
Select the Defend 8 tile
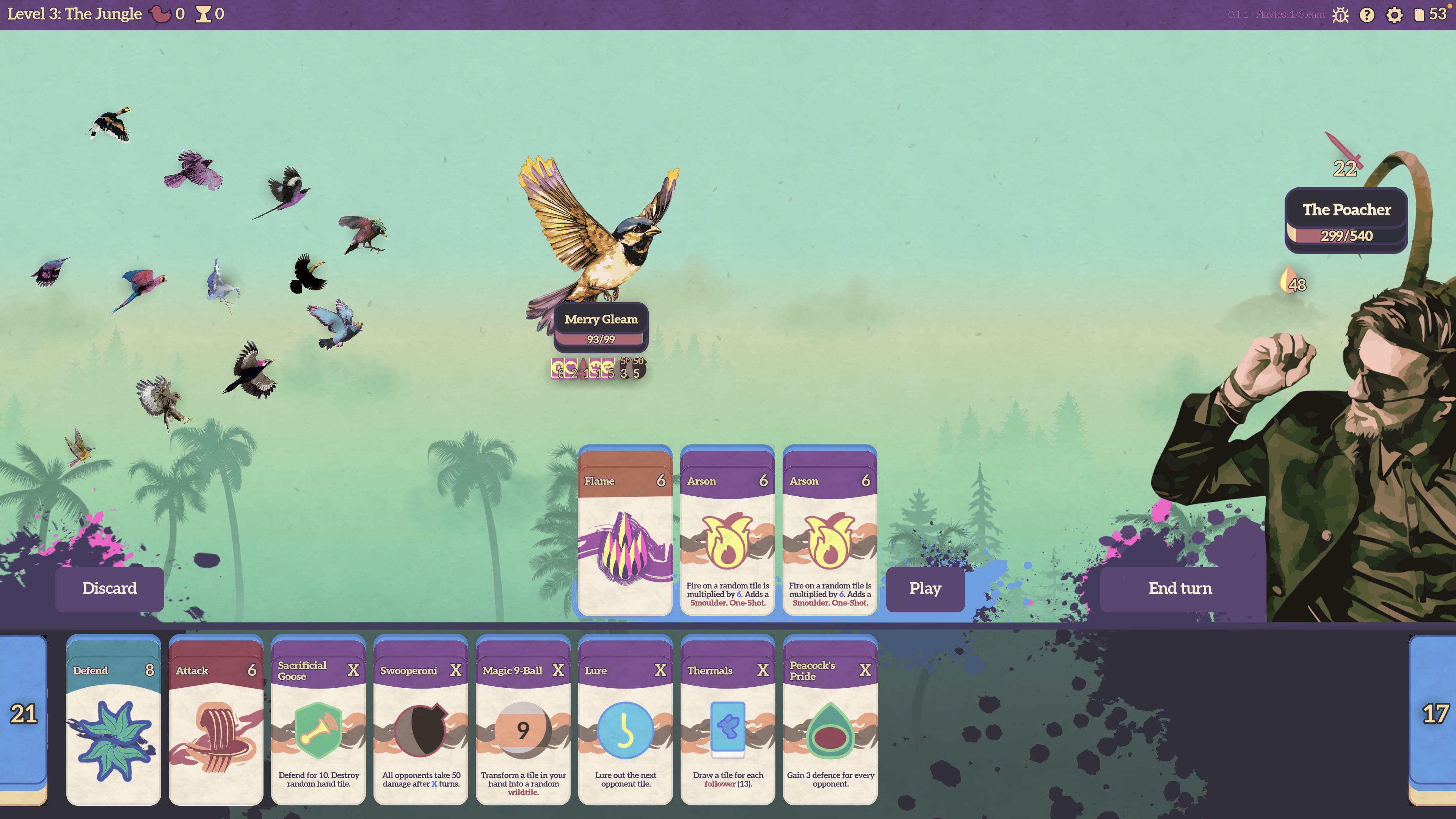(x=114, y=721)
